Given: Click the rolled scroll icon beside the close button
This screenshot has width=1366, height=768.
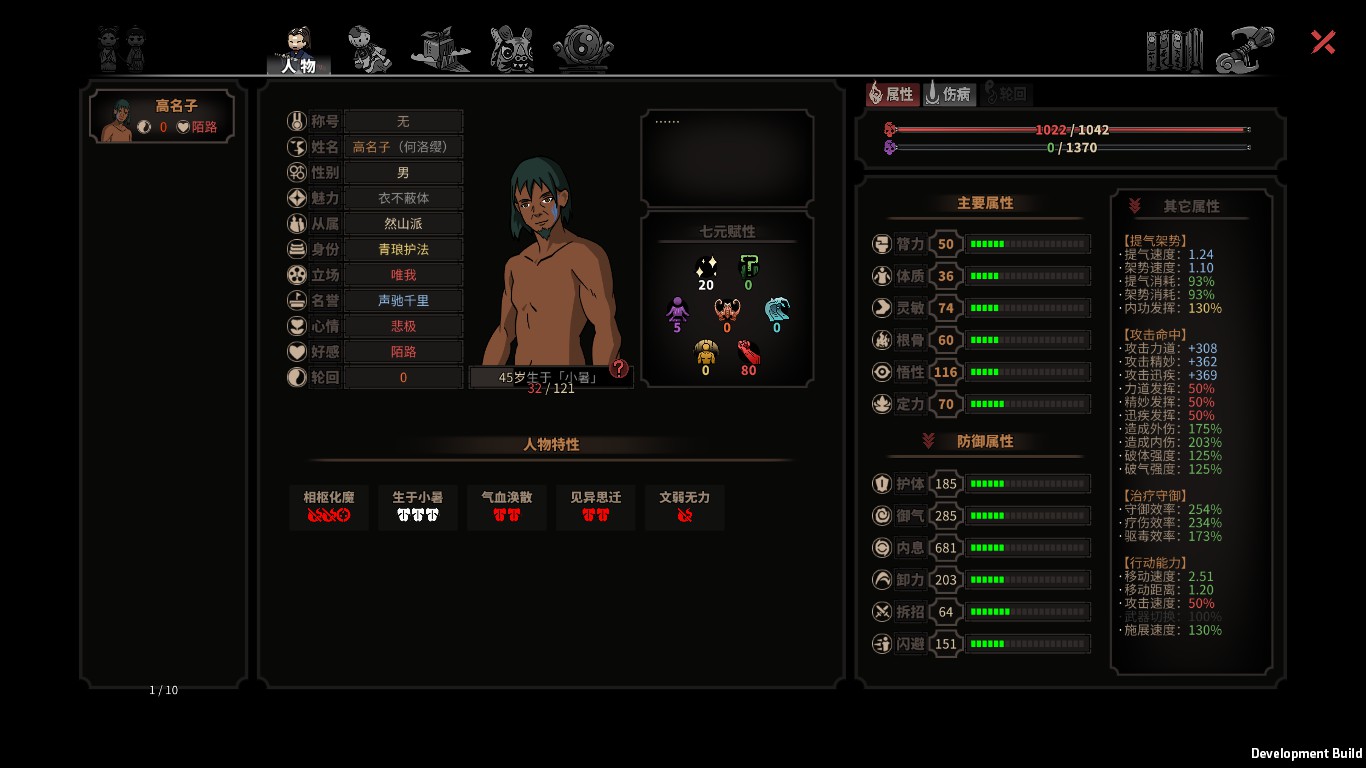Looking at the screenshot, I should [x=1245, y=50].
